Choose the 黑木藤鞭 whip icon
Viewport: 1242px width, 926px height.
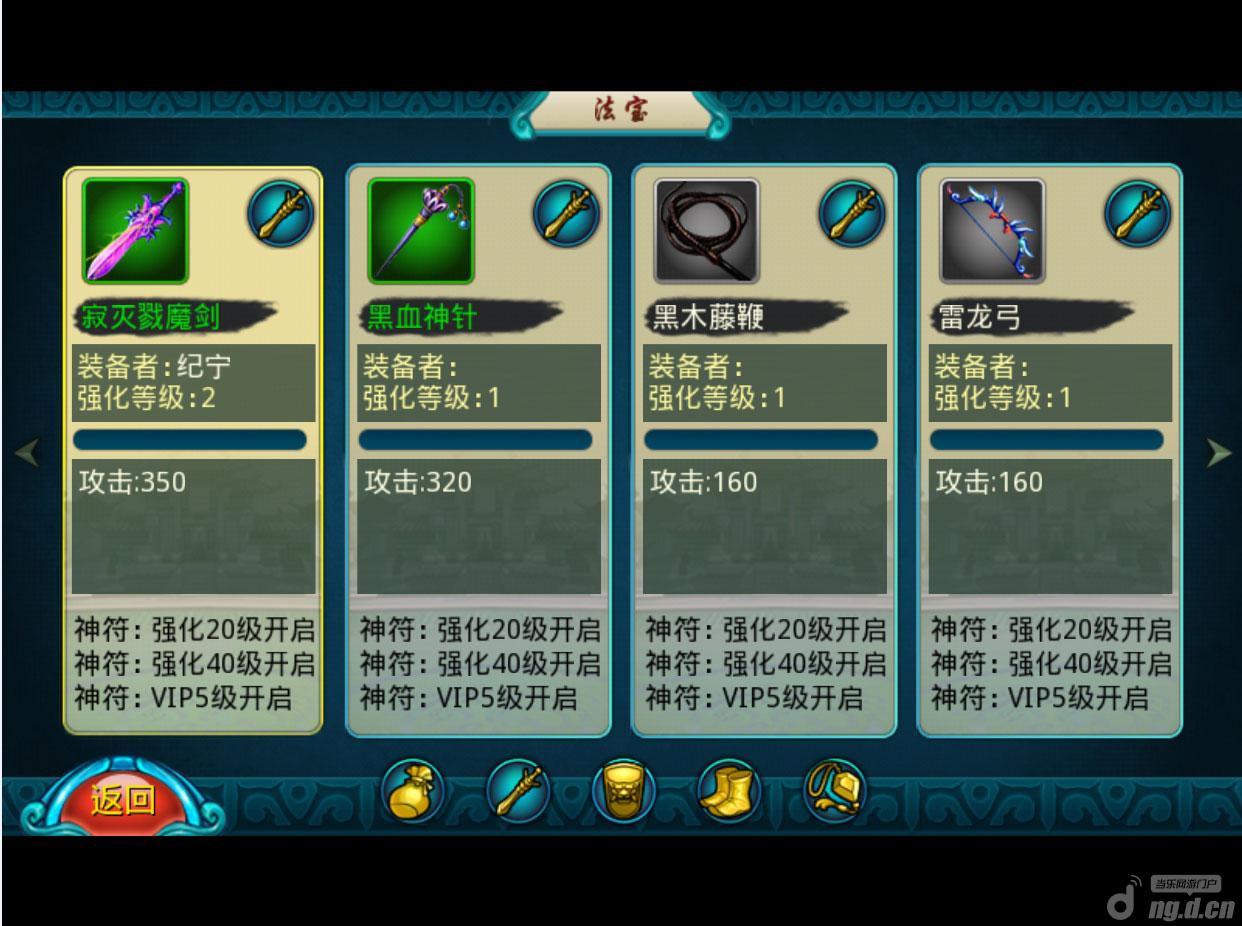(706, 231)
